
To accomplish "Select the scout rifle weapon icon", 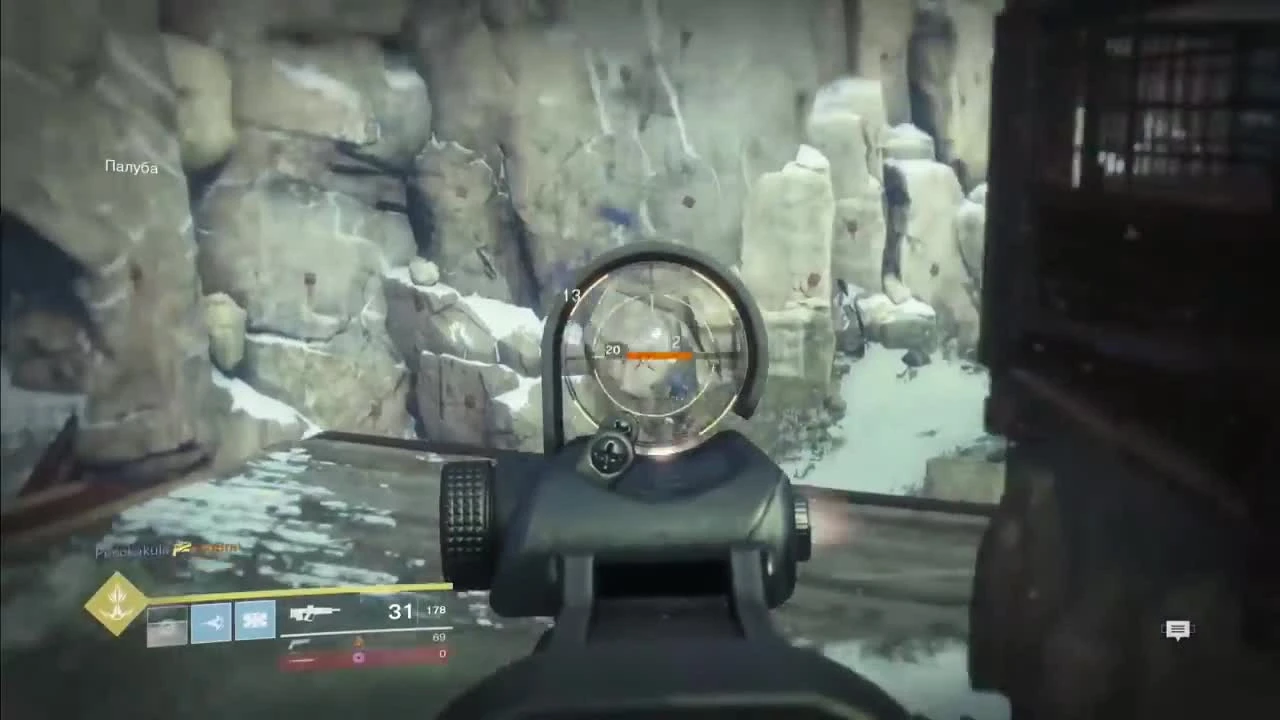I will 315,612.
